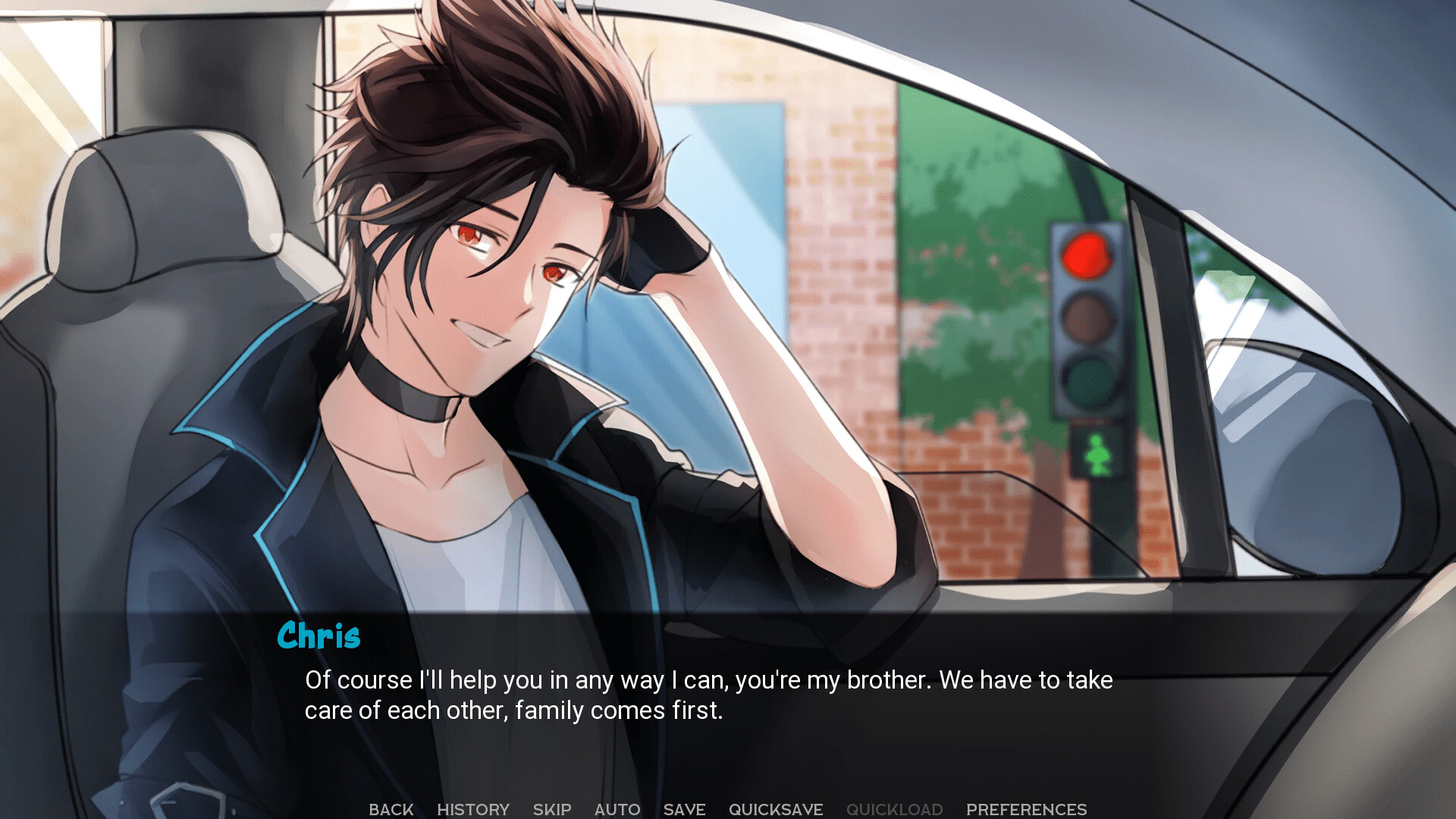The height and width of the screenshot is (819, 1456).
Task: Click the tree visible through the window
Action: 971,190
